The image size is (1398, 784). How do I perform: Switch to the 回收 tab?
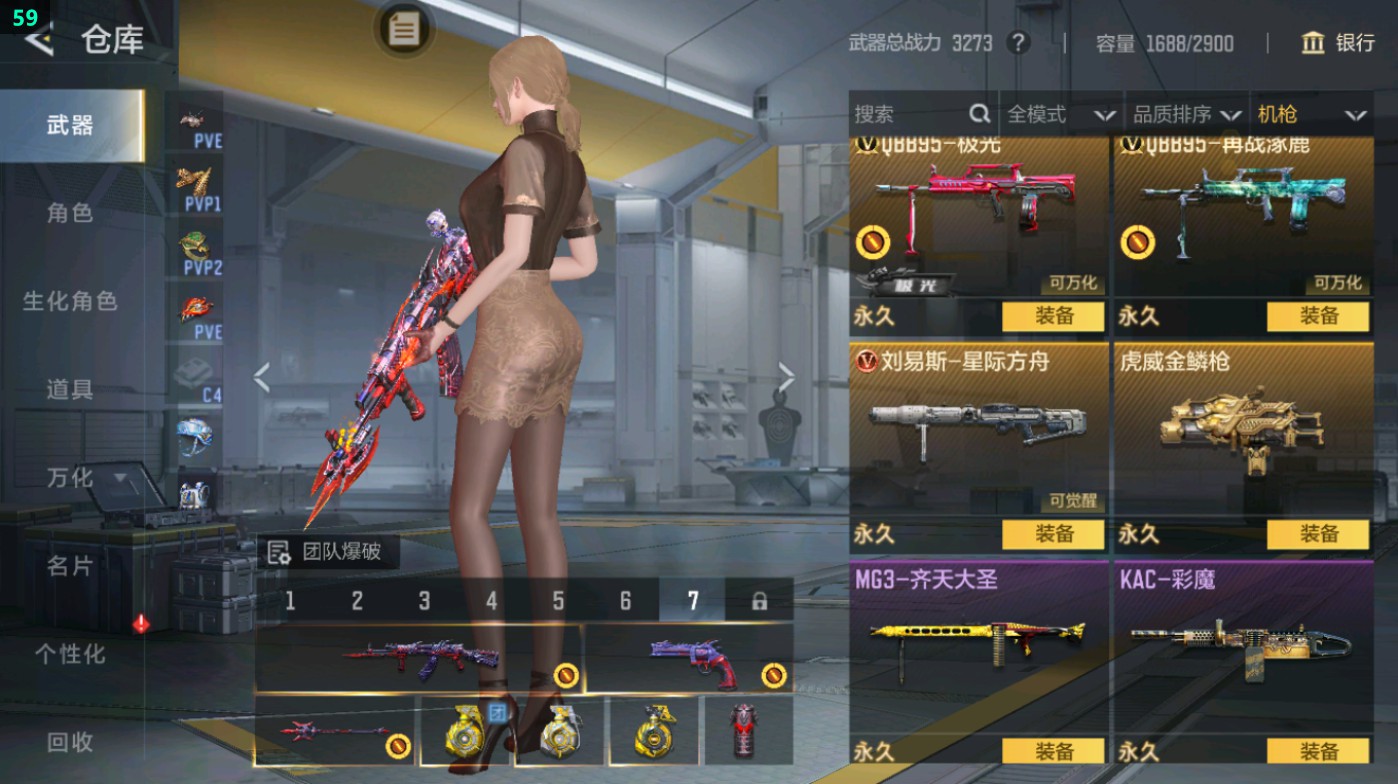71,742
